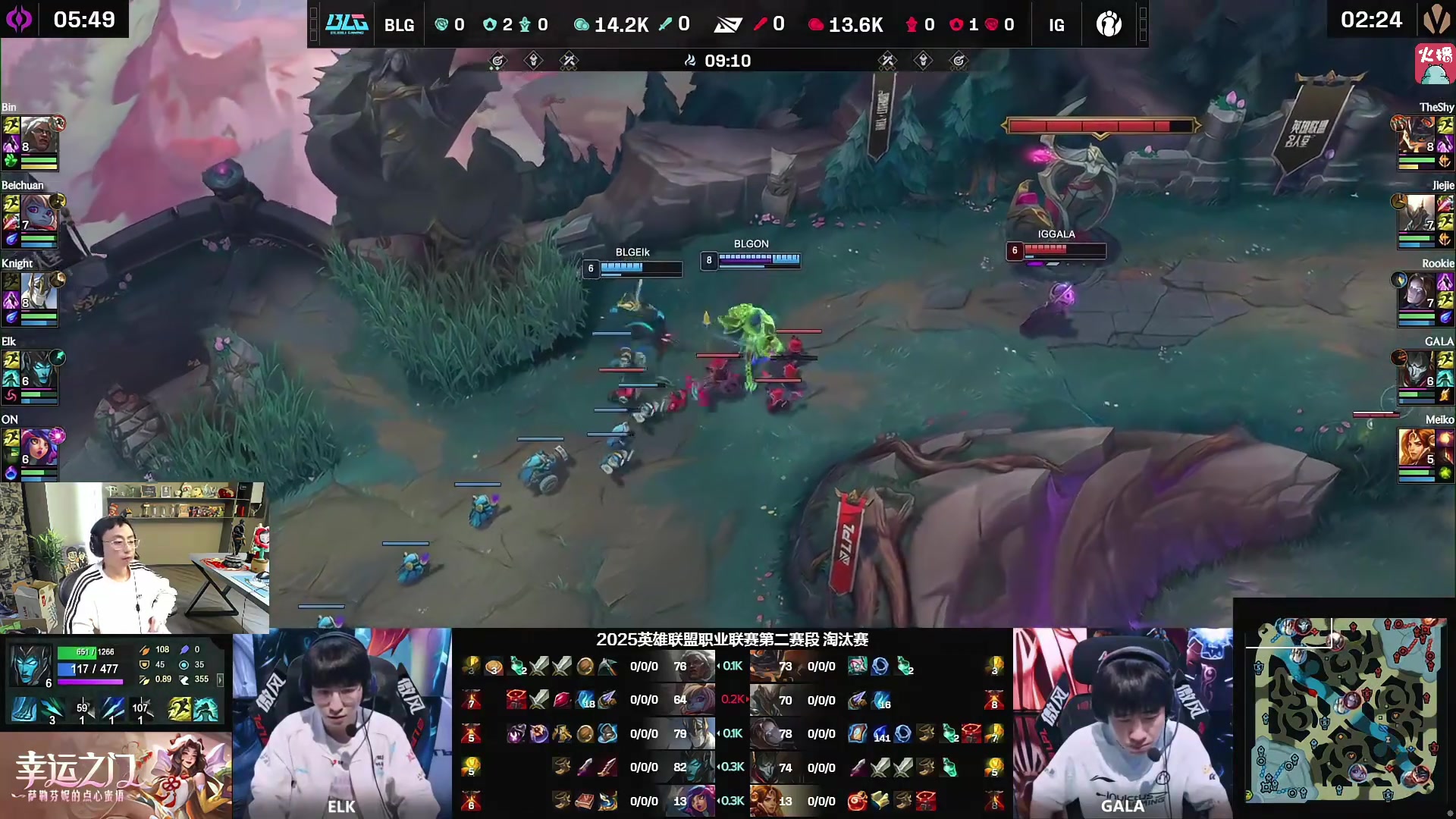Click the selected Kalista portrait in the stats panel
Image resolution: width=1456 pixels, height=819 pixels.
coord(30,665)
